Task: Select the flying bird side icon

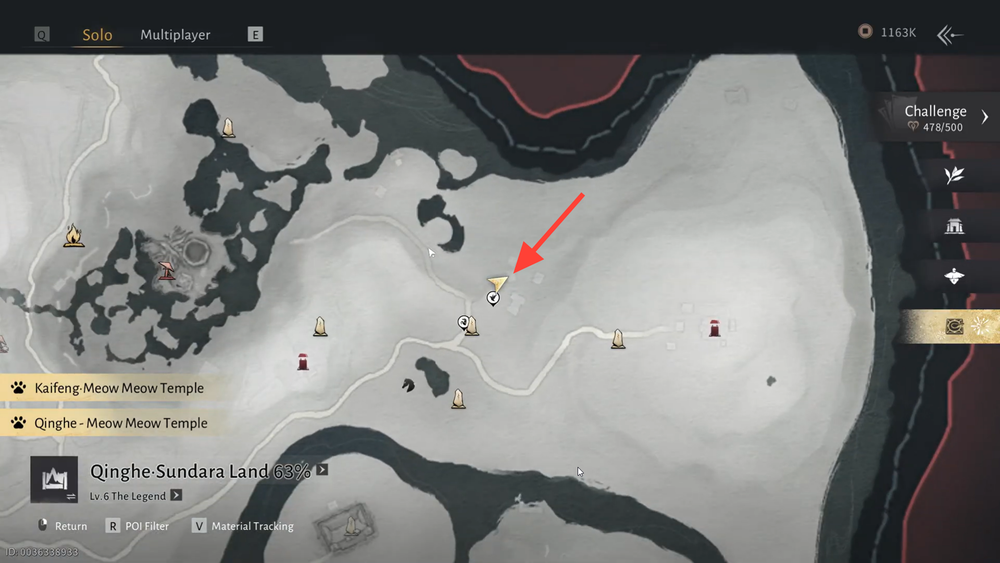Action: [953, 276]
